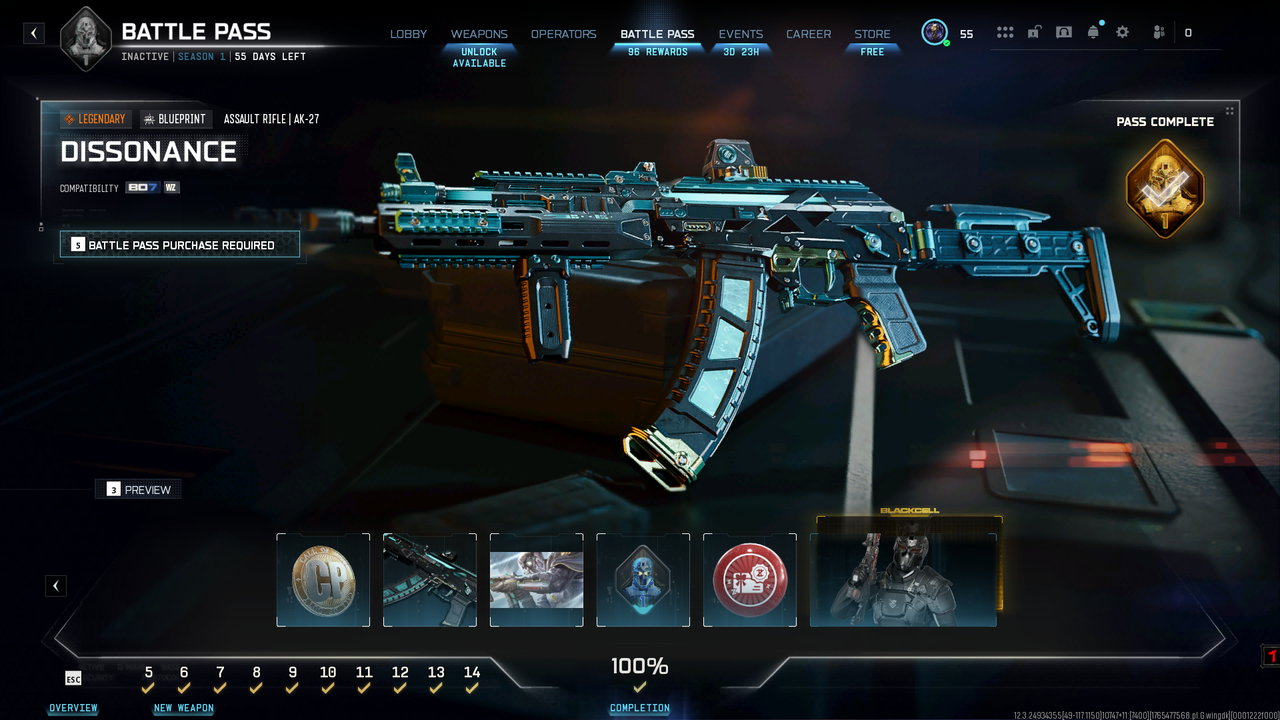1280x720 pixels.
Task: Jump to battle pass page 10
Action: pyautogui.click(x=328, y=673)
